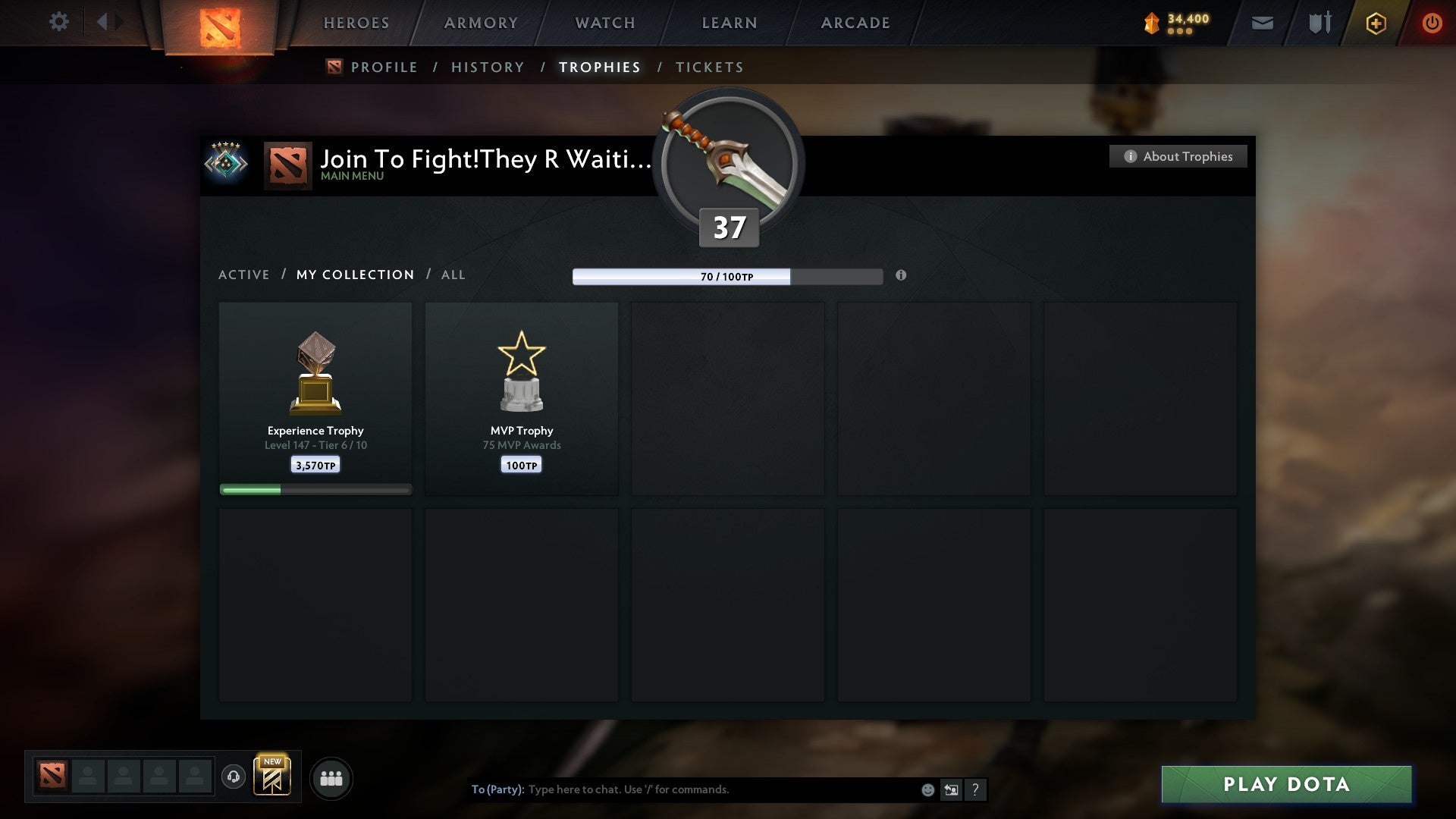This screenshot has height=819, width=1456.
Task: Click the battle pass NEW icon
Action: coord(274,776)
